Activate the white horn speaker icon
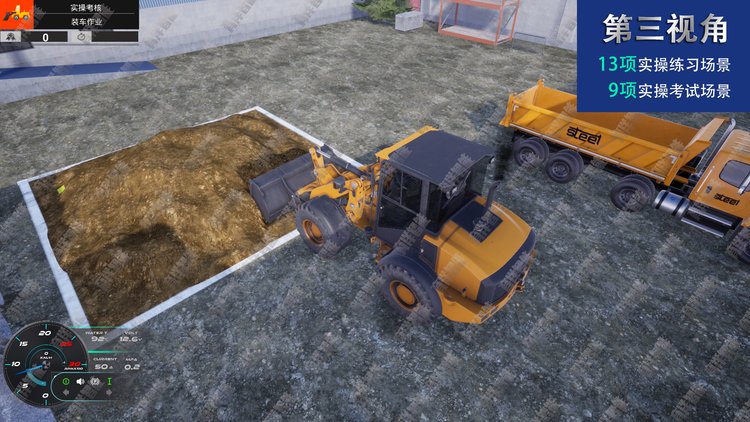 80,381
